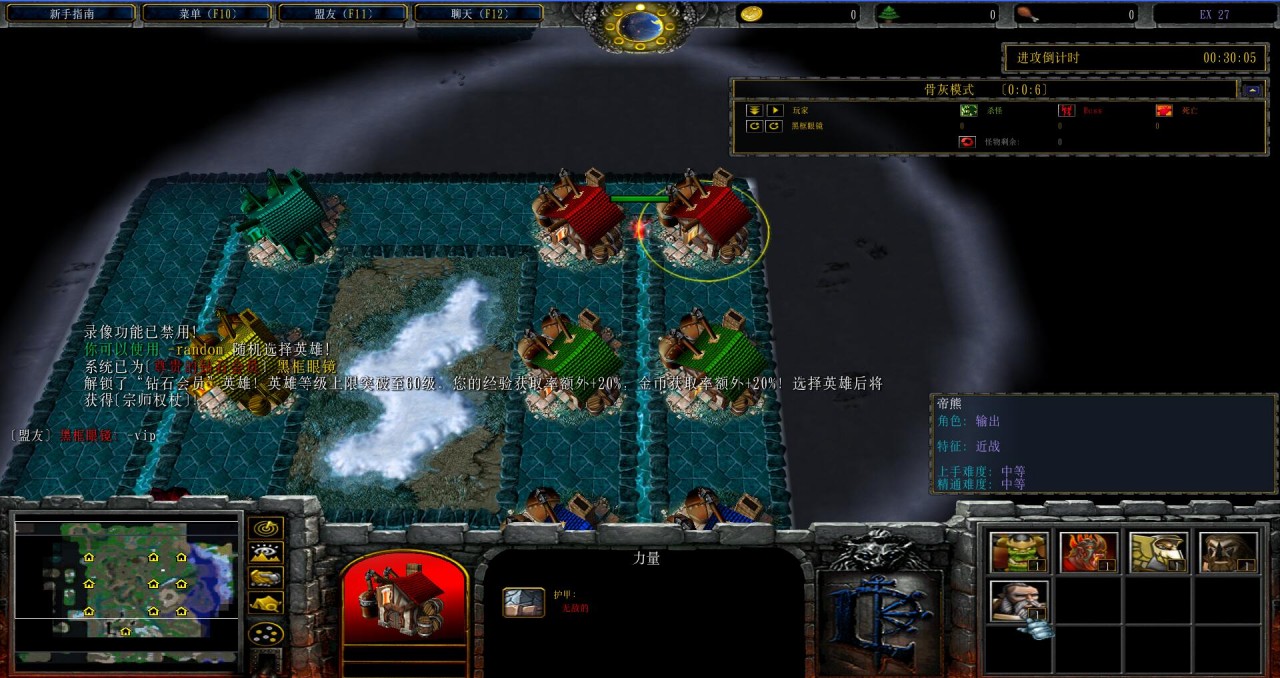
Task: Open the 聊天 (F12) chat log
Action: click(477, 14)
